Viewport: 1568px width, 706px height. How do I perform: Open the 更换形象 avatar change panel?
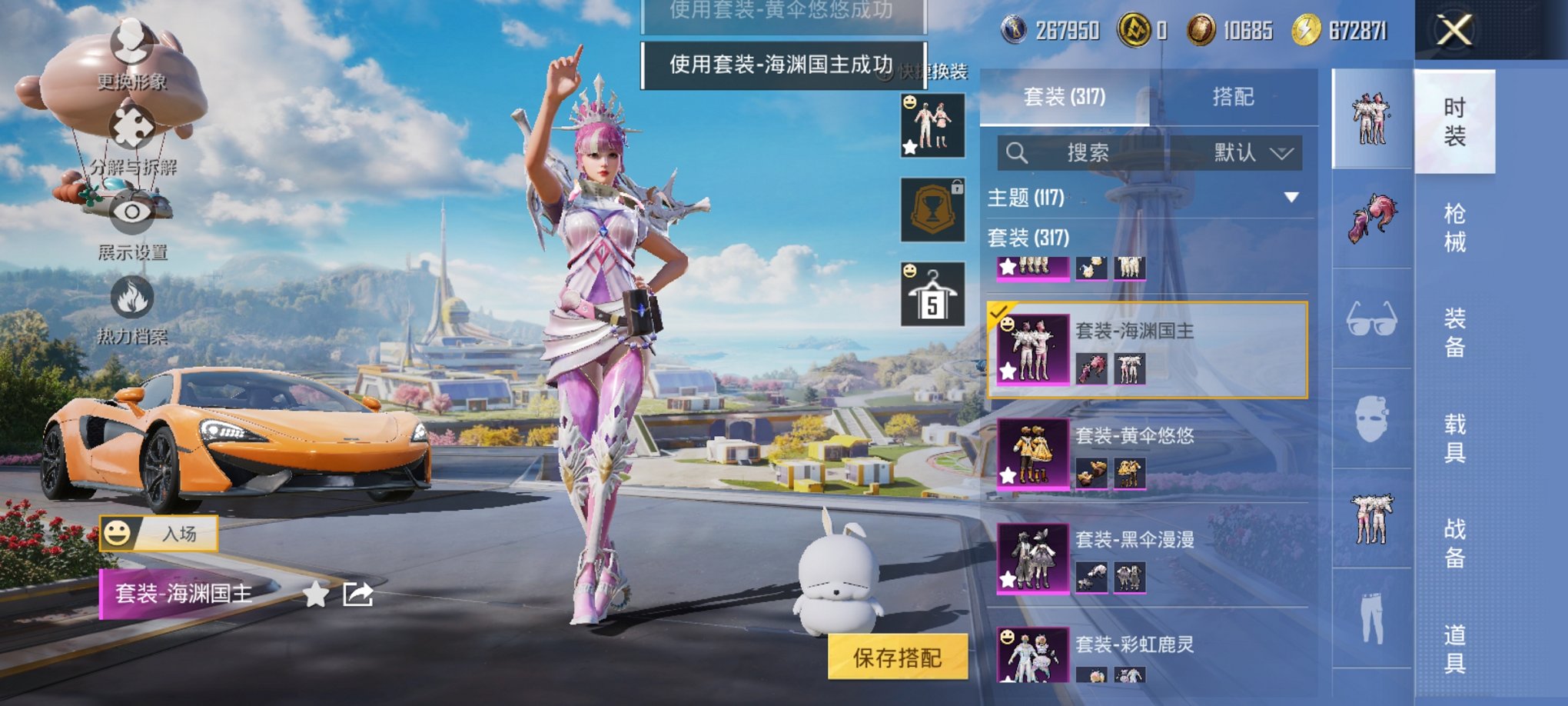[x=131, y=46]
